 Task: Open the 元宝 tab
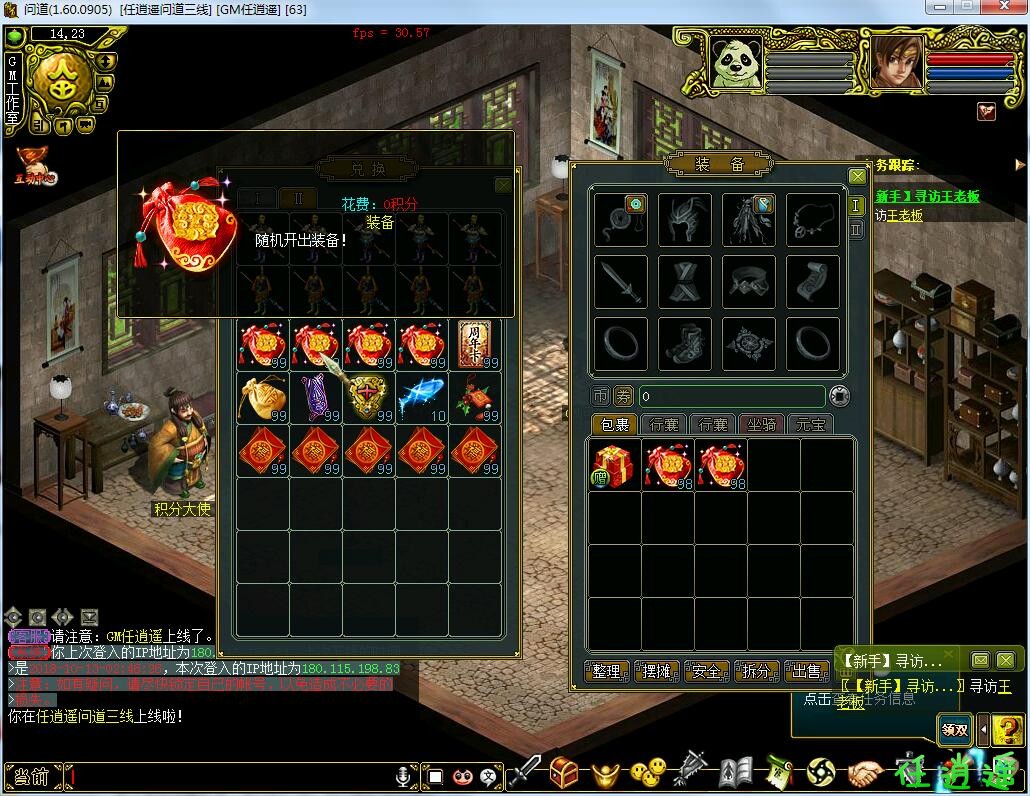810,425
